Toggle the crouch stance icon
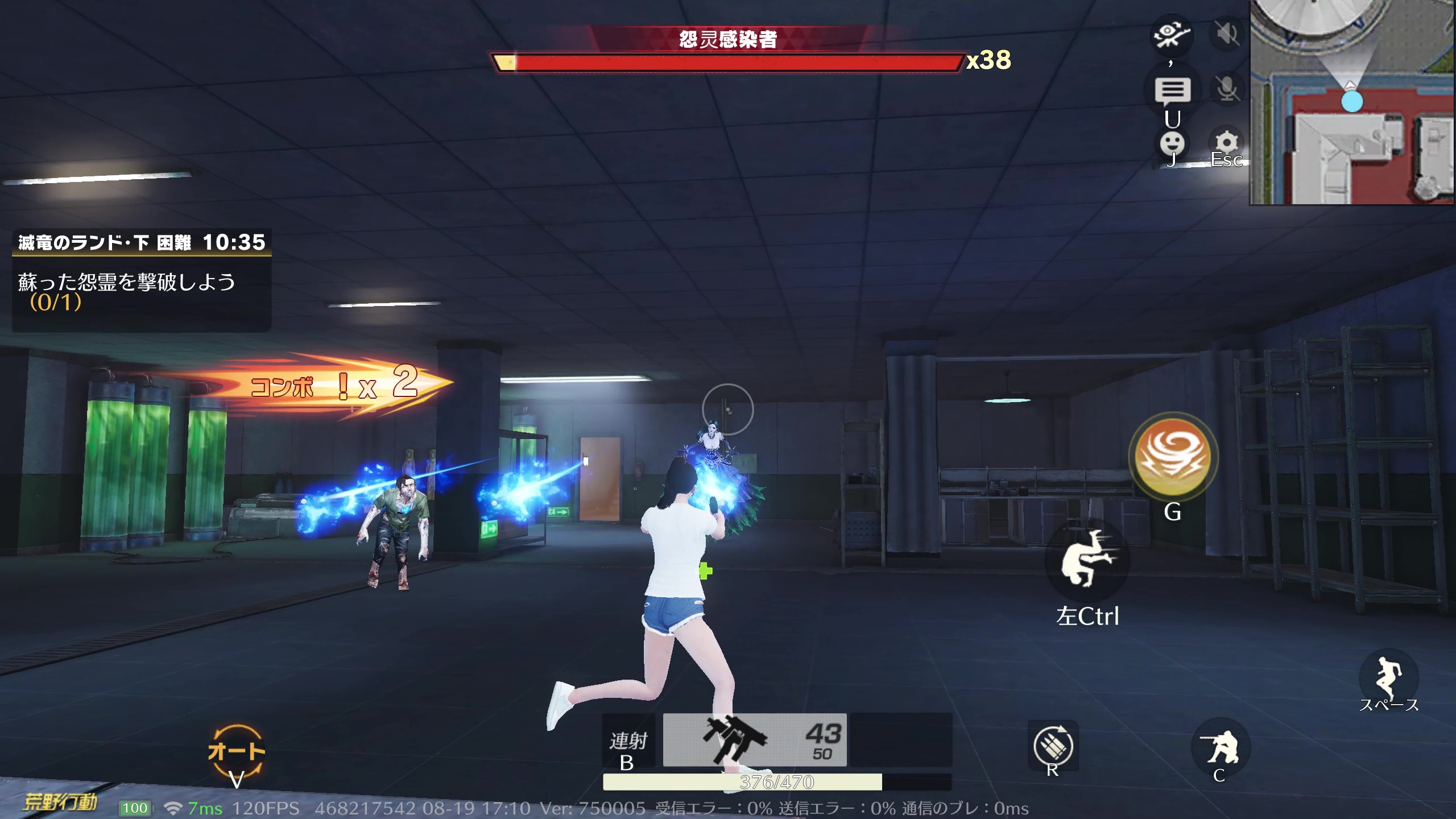1456x819 pixels. [1220, 747]
